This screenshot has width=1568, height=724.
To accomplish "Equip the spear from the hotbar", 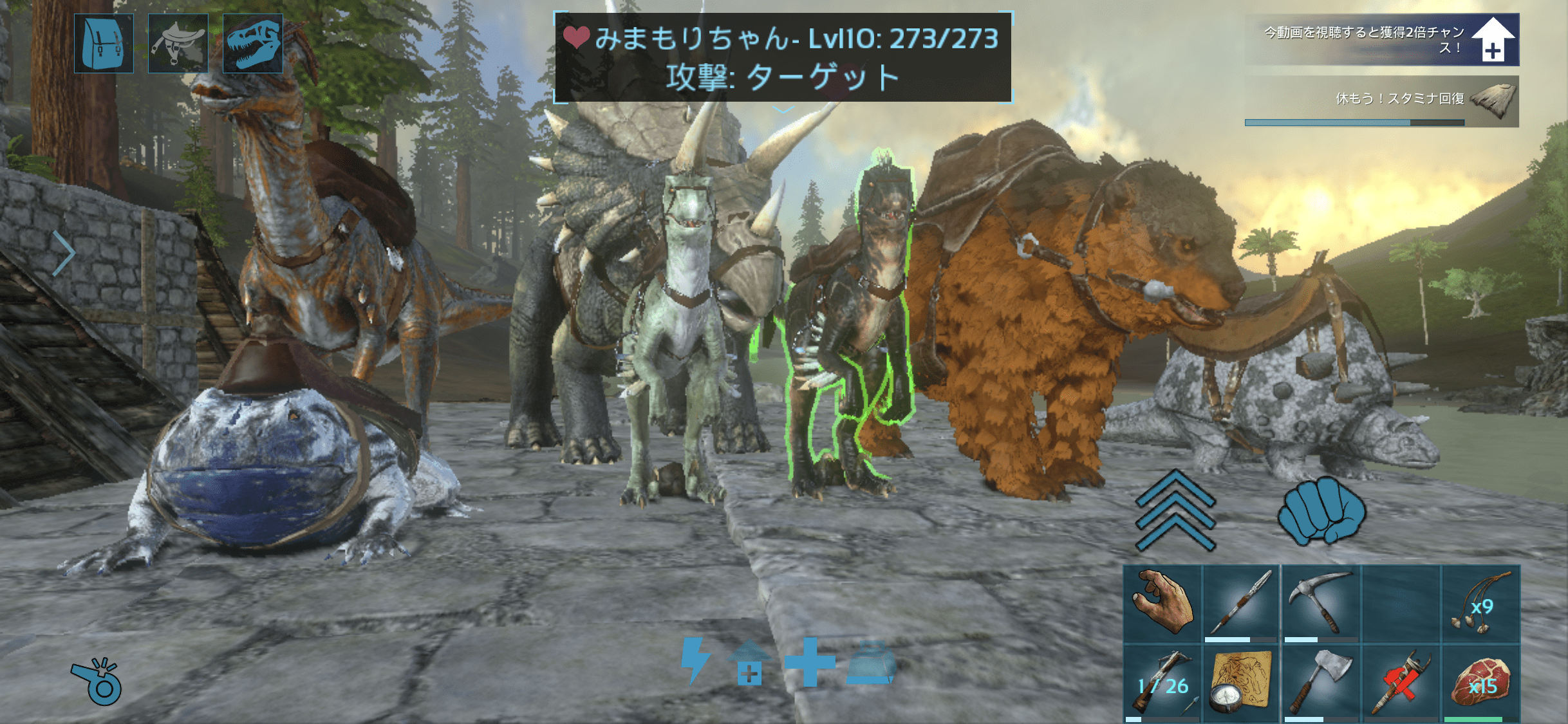I will pos(1241,604).
